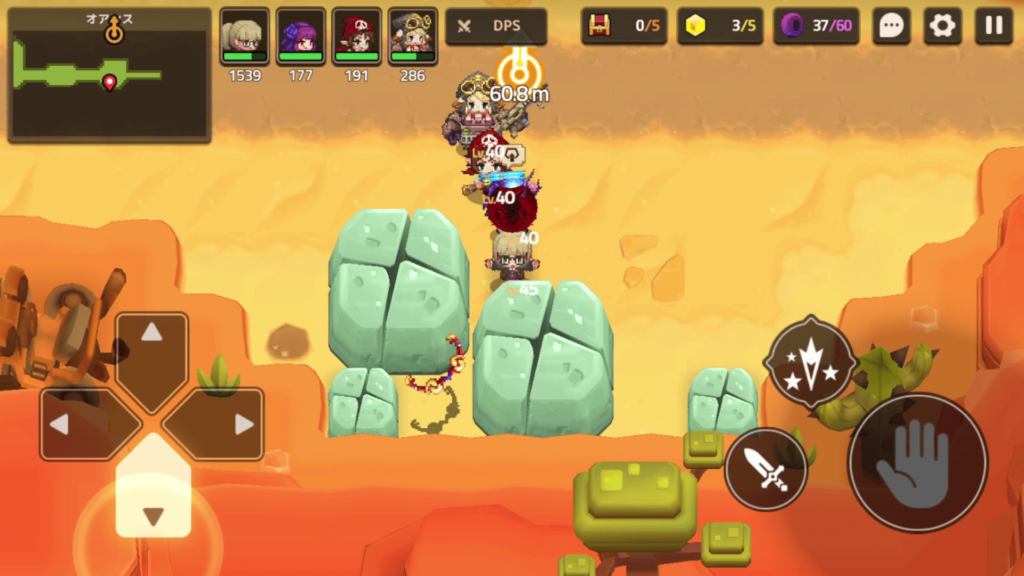Select the blonde hero portrait with 1539 HP
This screenshot has height=576, width=1024.
245,39
